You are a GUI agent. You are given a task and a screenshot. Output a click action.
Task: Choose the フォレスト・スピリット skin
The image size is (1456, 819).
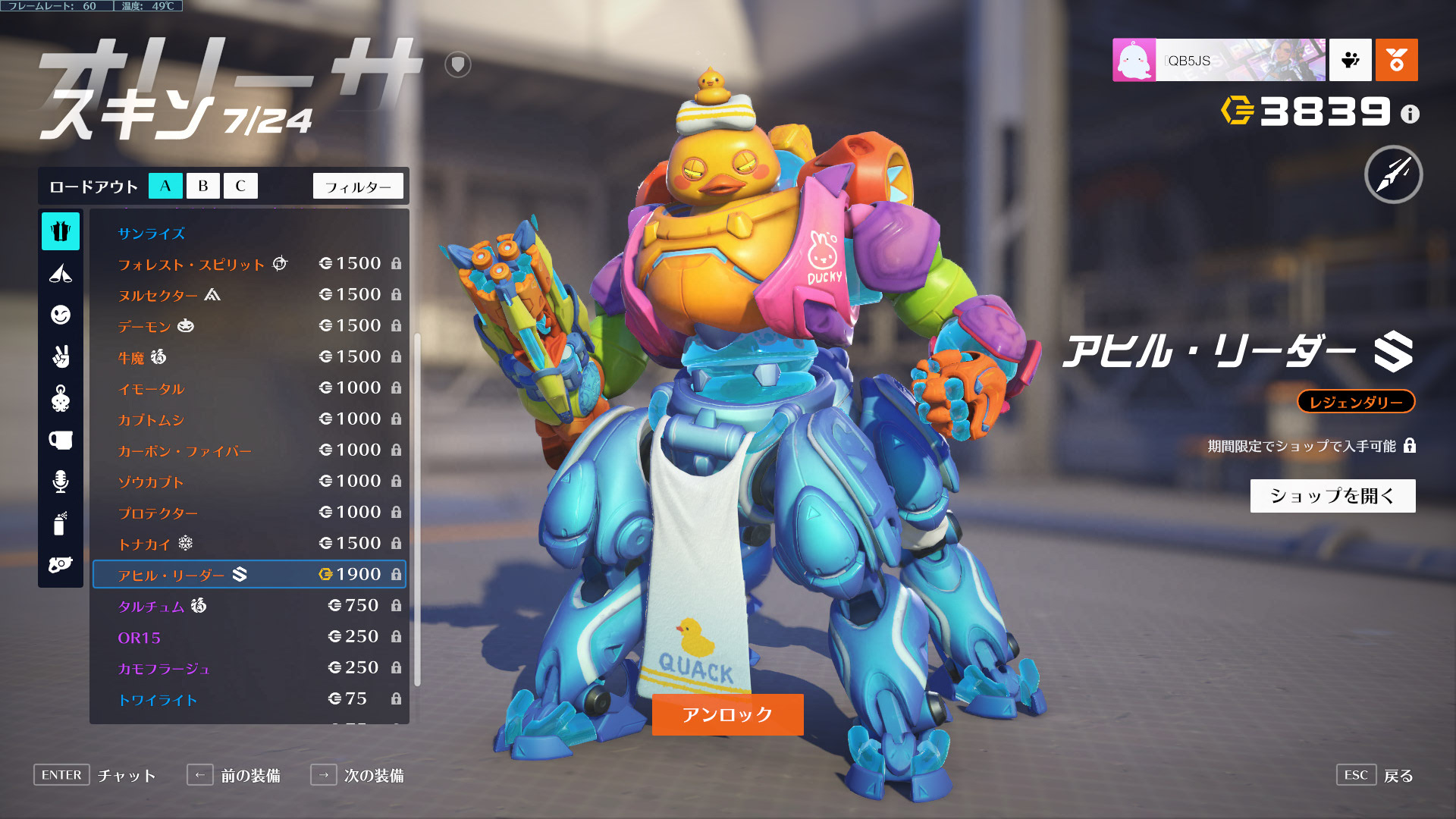191,264
